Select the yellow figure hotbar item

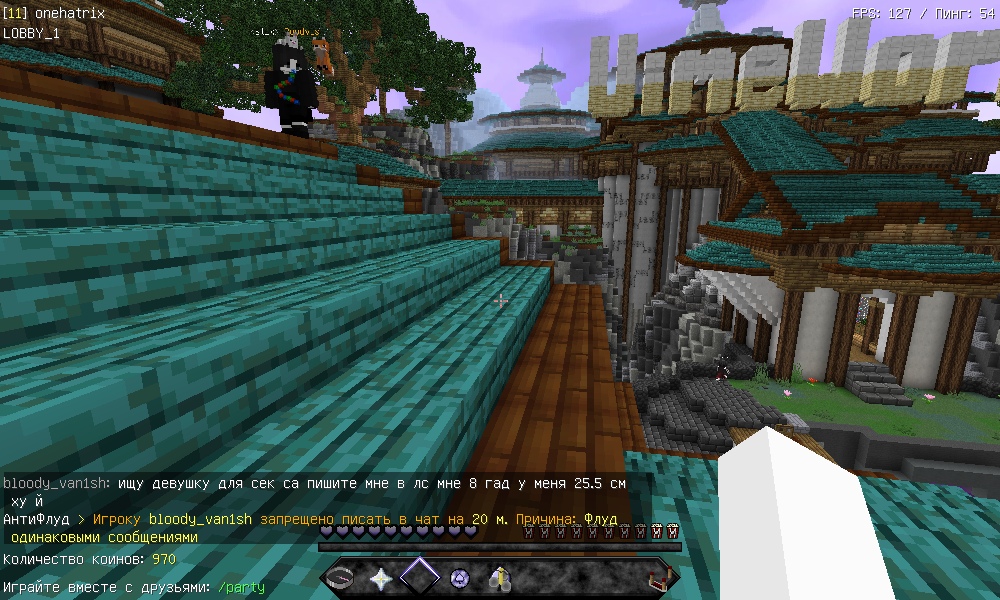499,578
